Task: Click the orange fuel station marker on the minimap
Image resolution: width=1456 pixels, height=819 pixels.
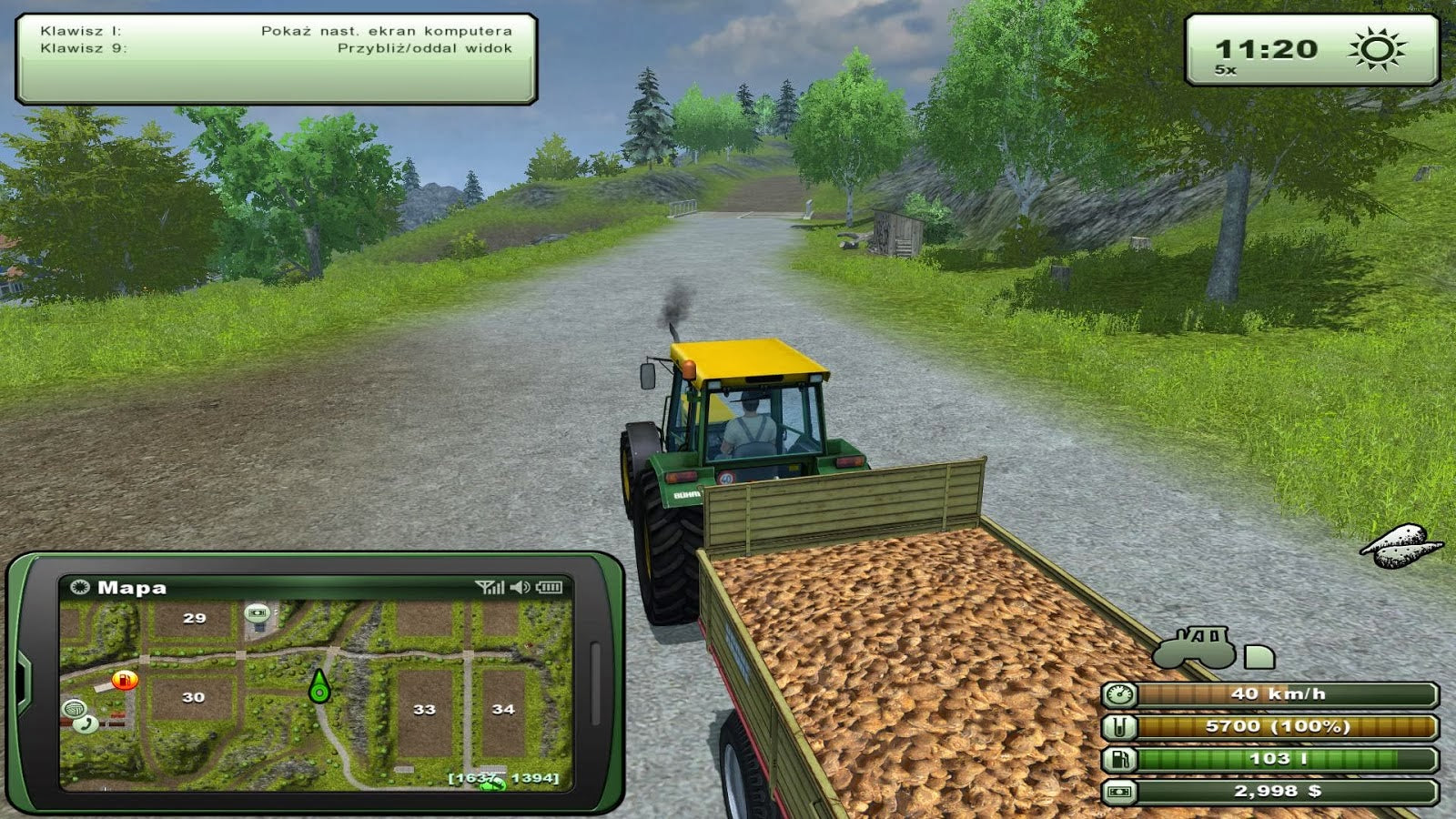Action: (x=125, y=680)
